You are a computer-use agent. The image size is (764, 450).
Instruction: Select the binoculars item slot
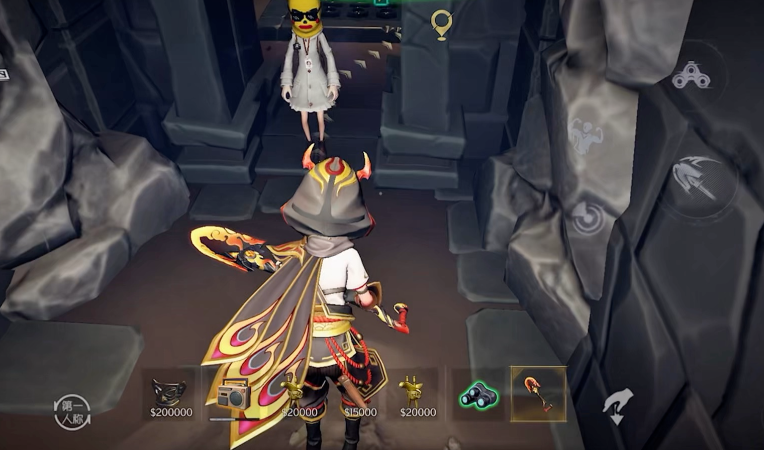[x=476, y=395]
